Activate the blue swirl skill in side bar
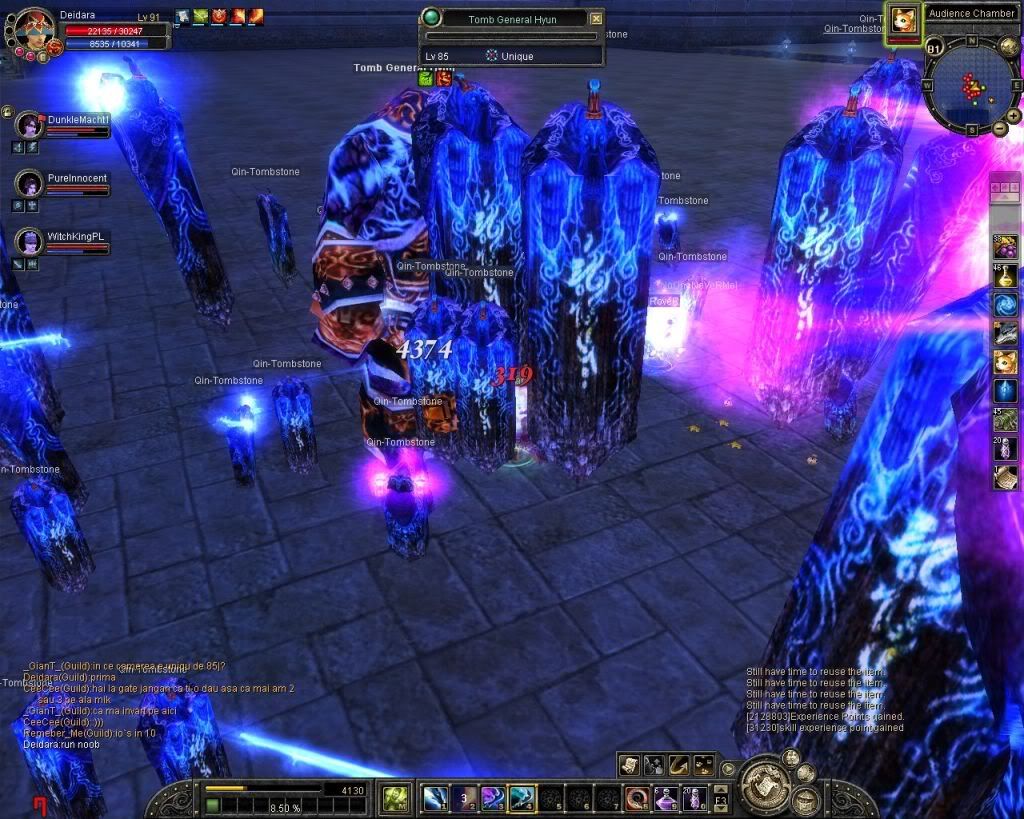1024x819 pixels. click(1005, 304)
